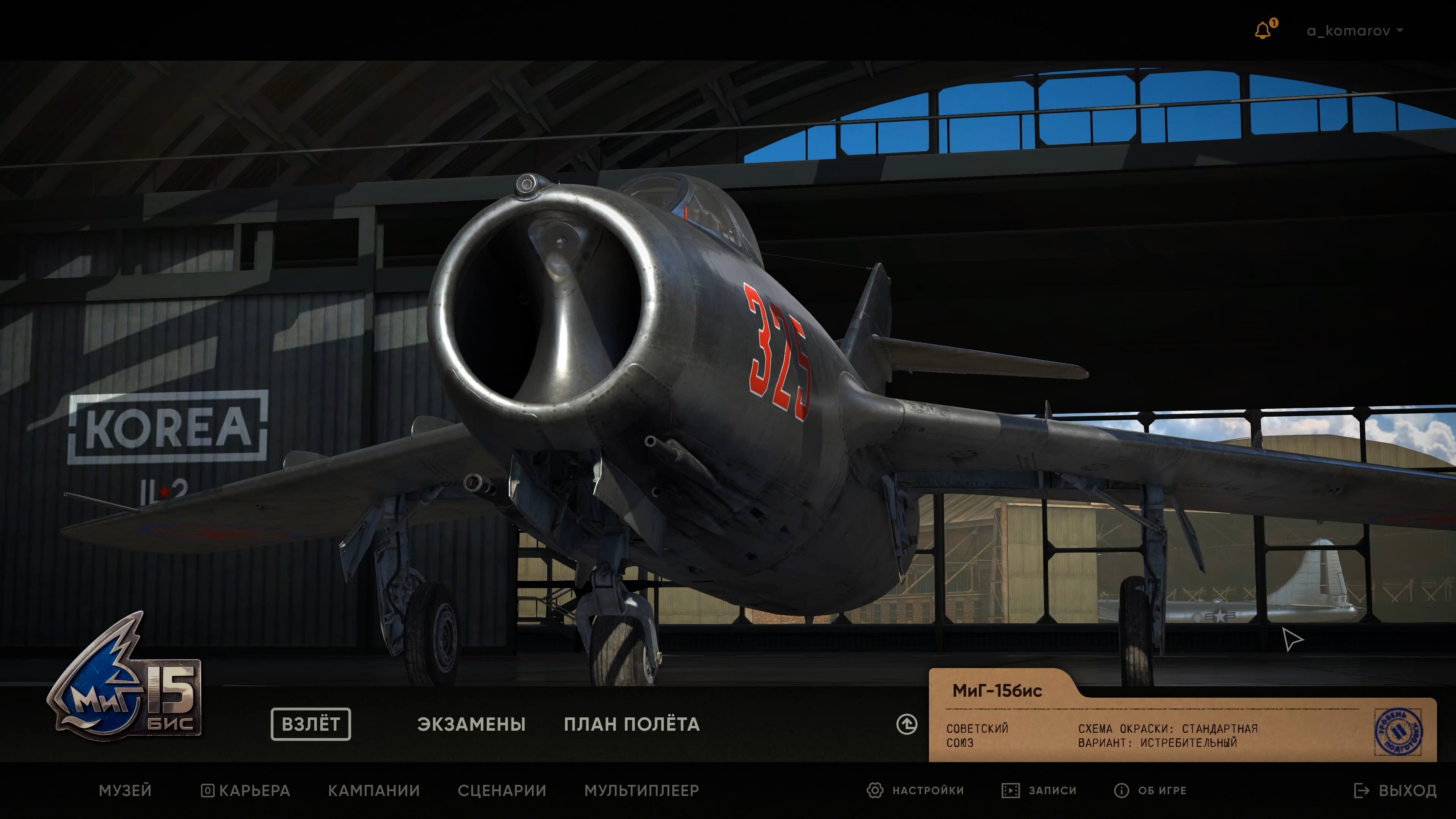
Task: Choose СЦЕНАРИИ scenarios menu
Action: pyautogui.click(x=502, y=790)
